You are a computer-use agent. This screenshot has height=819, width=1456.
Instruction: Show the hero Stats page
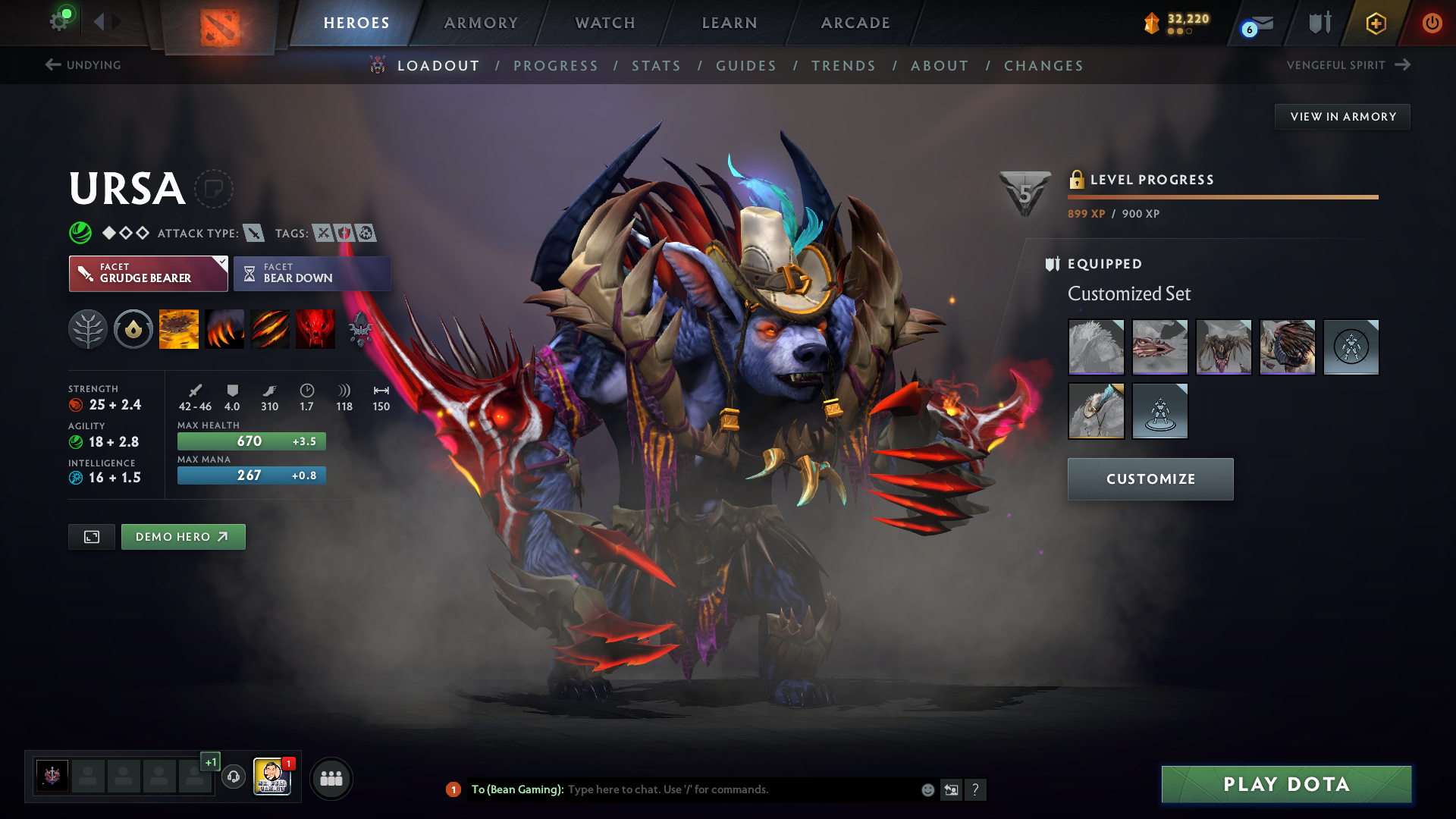[656, 66]
